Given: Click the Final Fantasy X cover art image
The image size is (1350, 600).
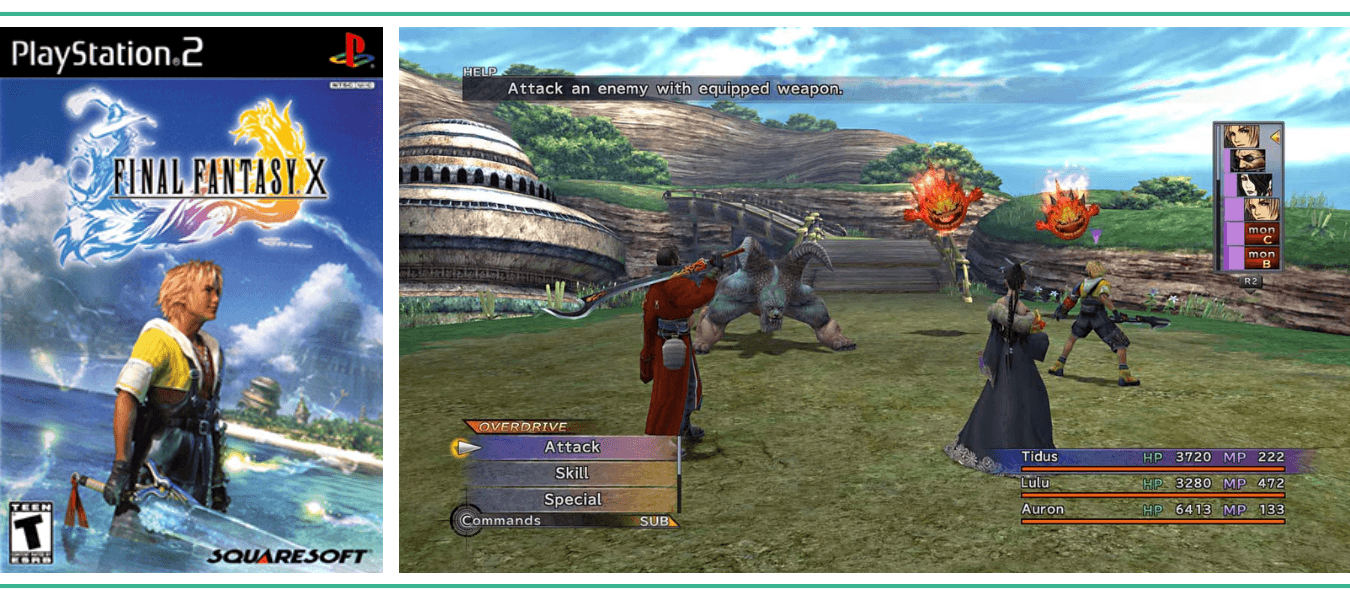Looking at the screenshot, I should (192, 300).
